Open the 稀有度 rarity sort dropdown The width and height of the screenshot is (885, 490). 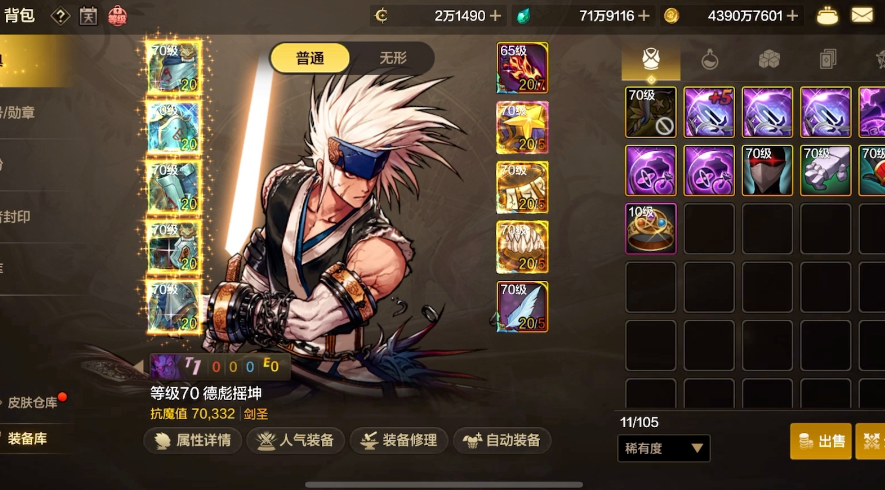coord(664,448)
